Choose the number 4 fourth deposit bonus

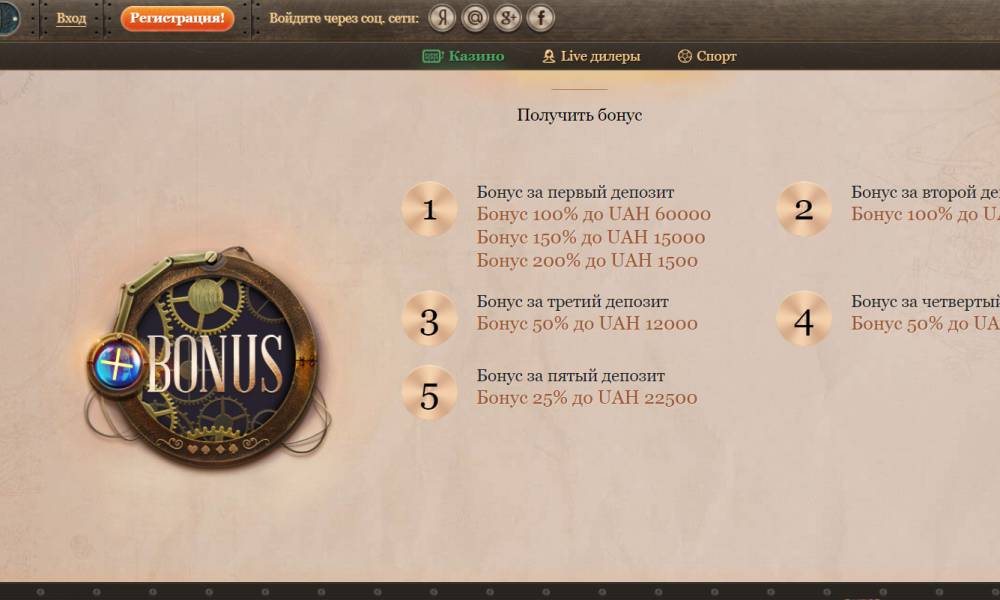804,319
